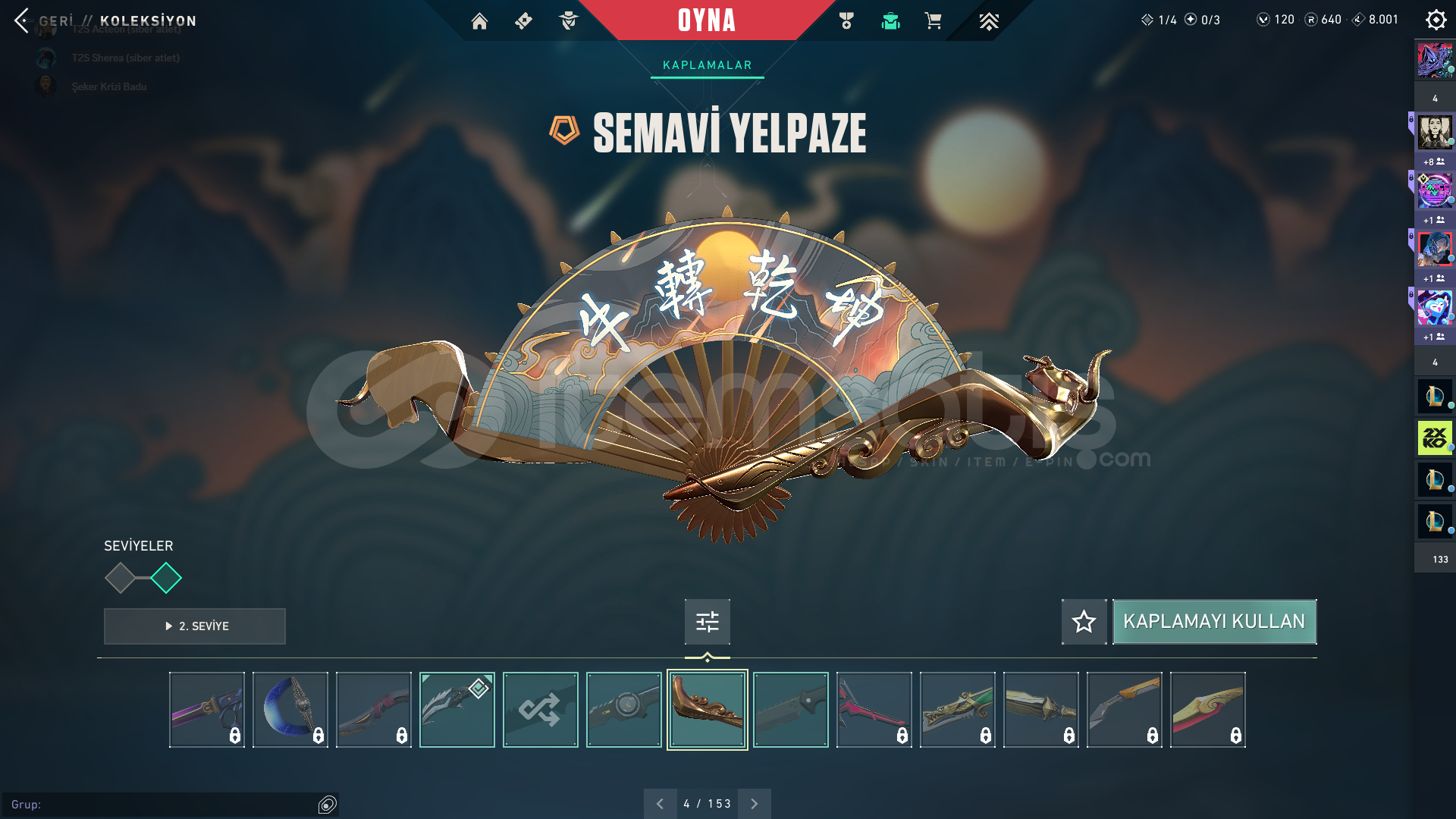Screen dimensions: 1456x819
Task: Select the blue crescent blade skin
Action: click(x=290, y=710)
